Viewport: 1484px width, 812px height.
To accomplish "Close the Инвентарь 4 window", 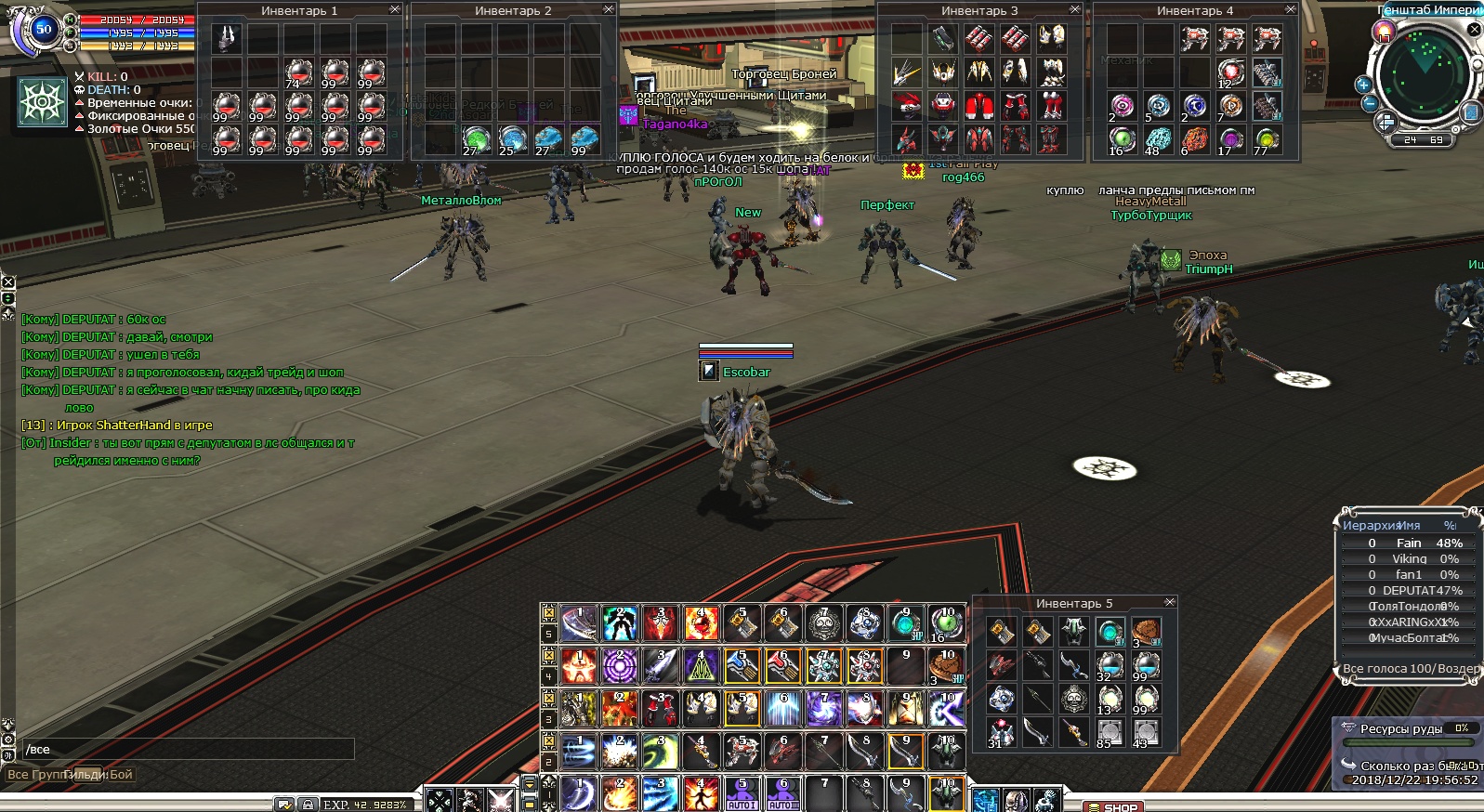I will (x=1291, y=9).
